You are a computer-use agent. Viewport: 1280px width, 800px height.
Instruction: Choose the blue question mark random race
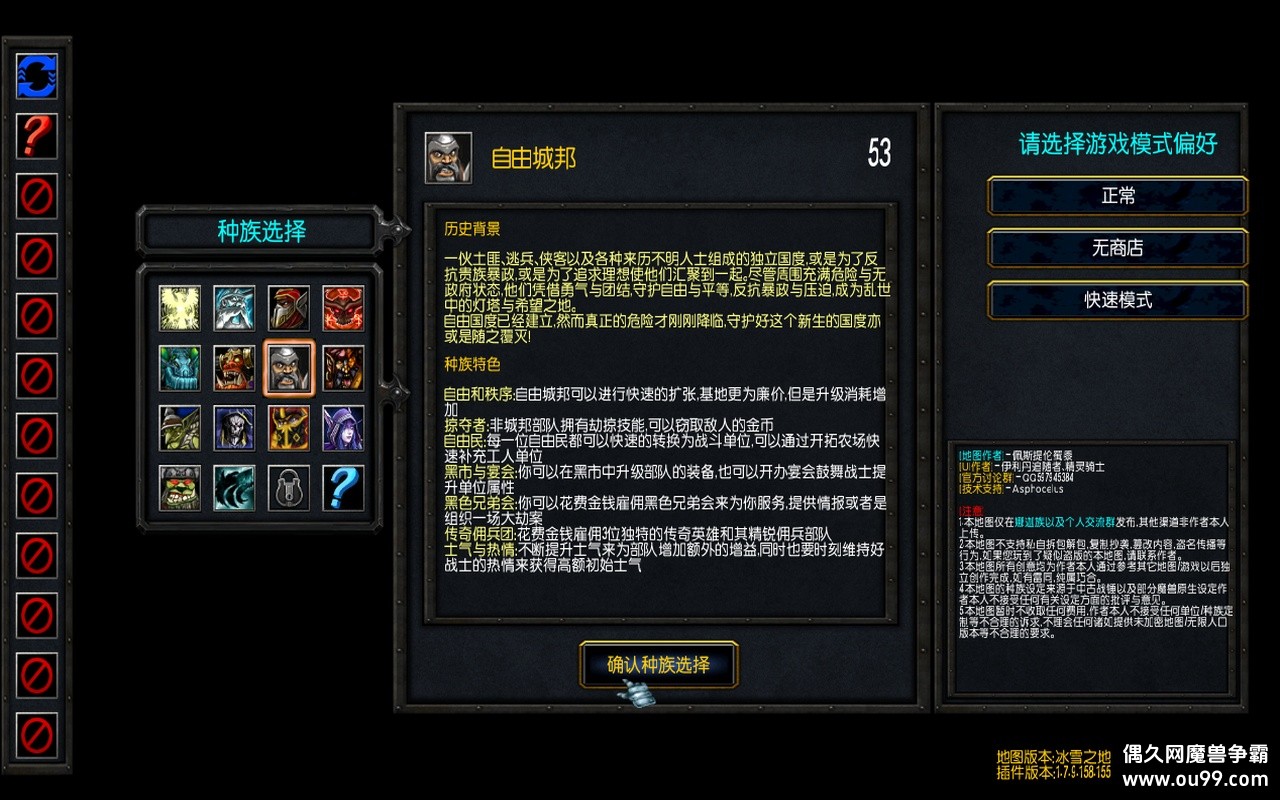coord(343,488)
